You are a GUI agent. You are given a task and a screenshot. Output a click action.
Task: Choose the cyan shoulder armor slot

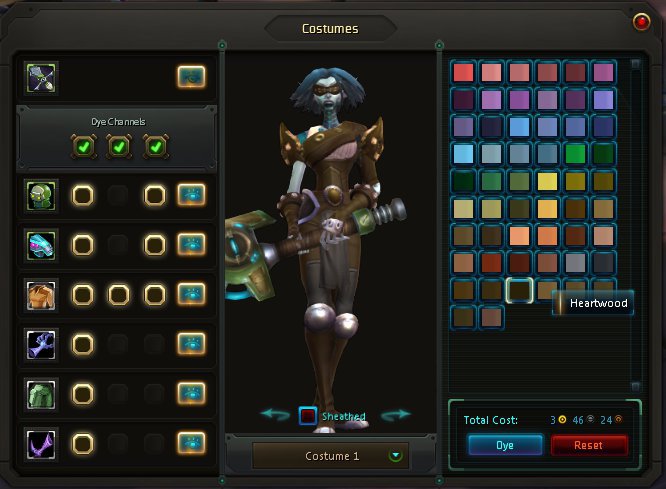pyautogui.click(x=42, y=244)
